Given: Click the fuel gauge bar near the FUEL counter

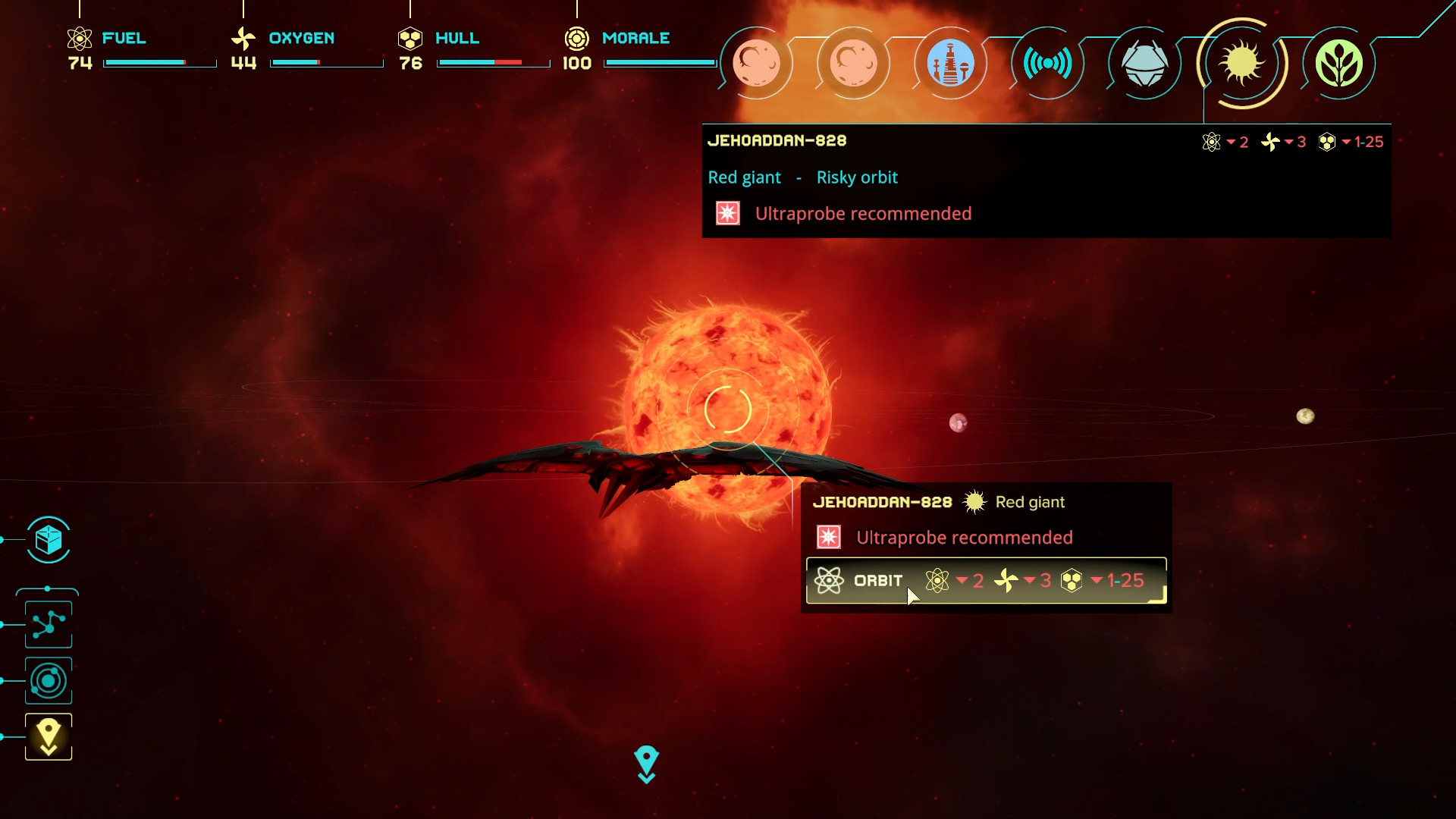Looking at the screenshot, I should pyautogui.click(x=159, y=64).
